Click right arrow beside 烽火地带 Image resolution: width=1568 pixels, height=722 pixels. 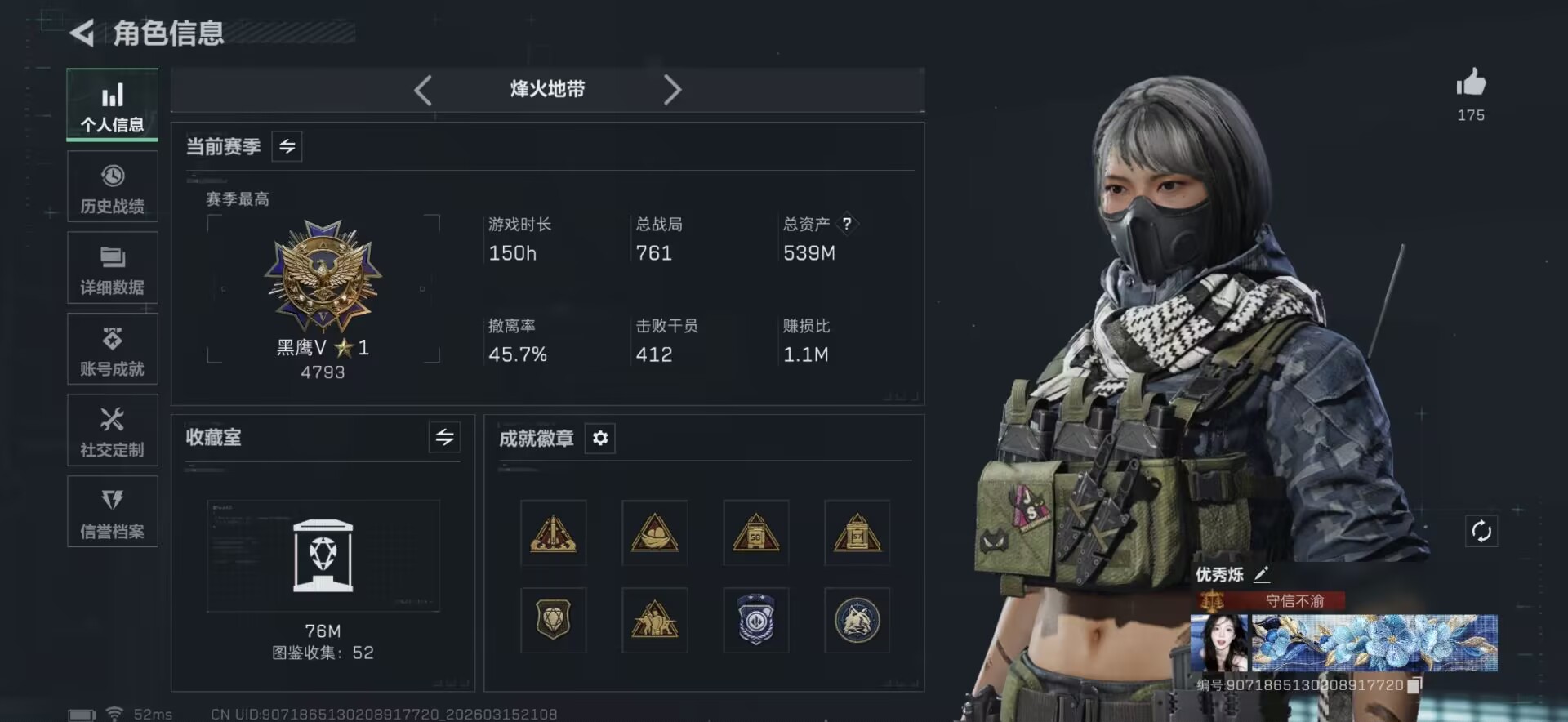[x=672, y=90]
